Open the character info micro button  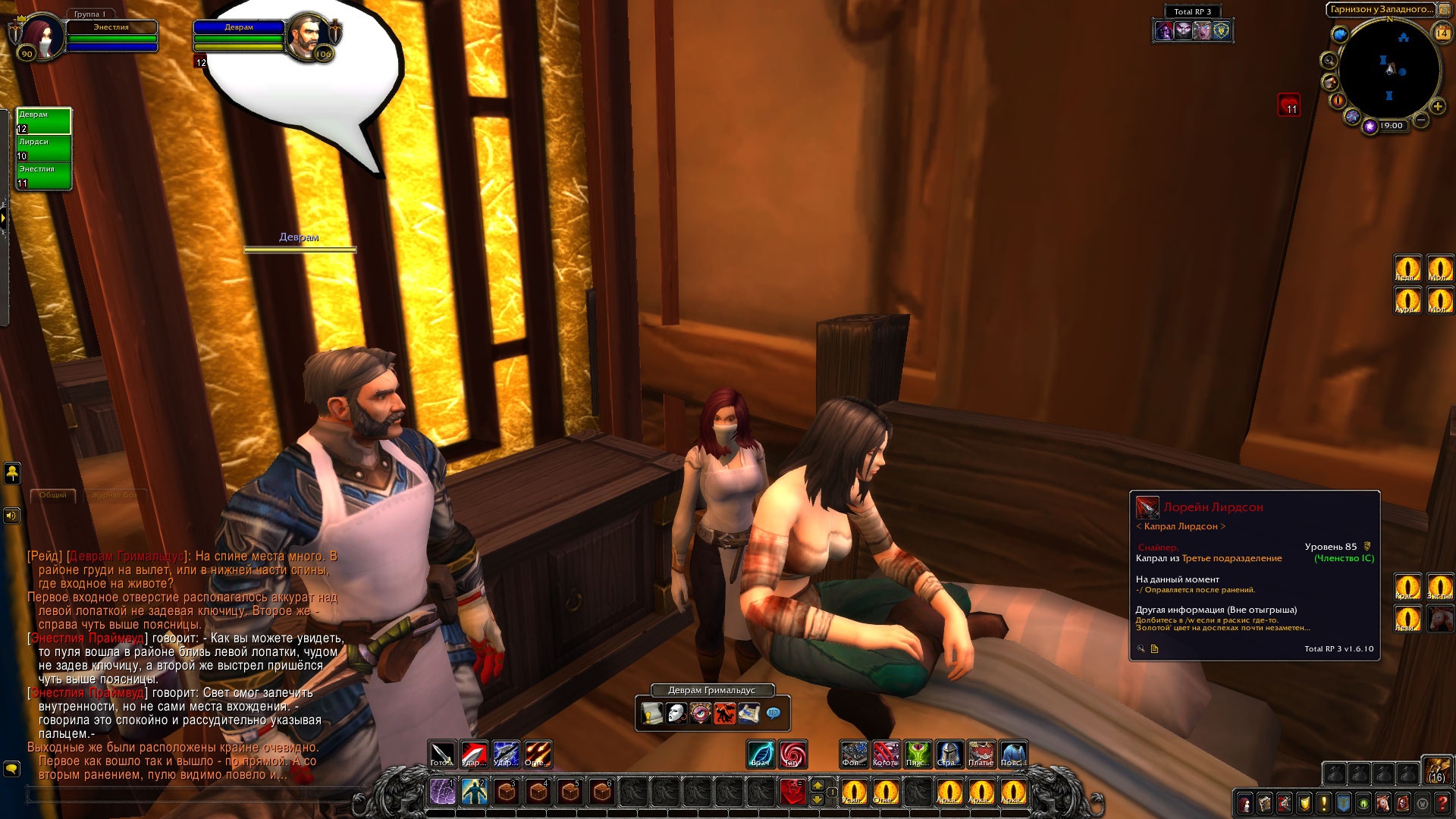pos(1244,803)
